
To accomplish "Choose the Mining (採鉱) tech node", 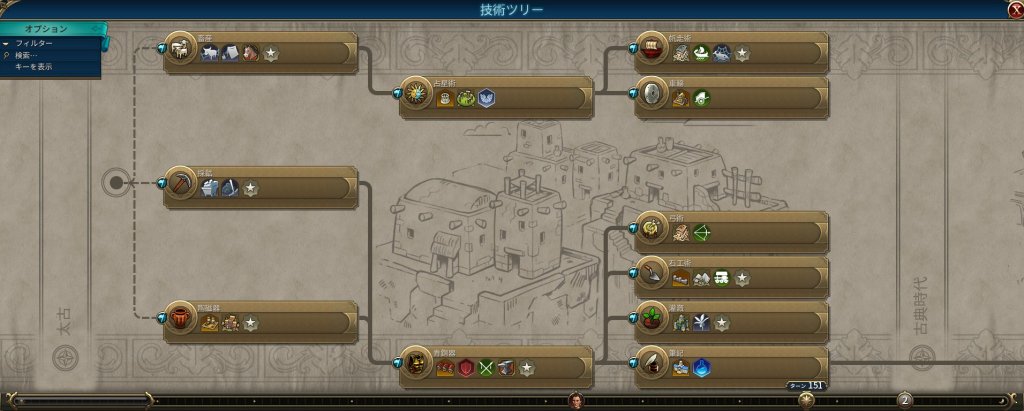I will coord(260,187).
